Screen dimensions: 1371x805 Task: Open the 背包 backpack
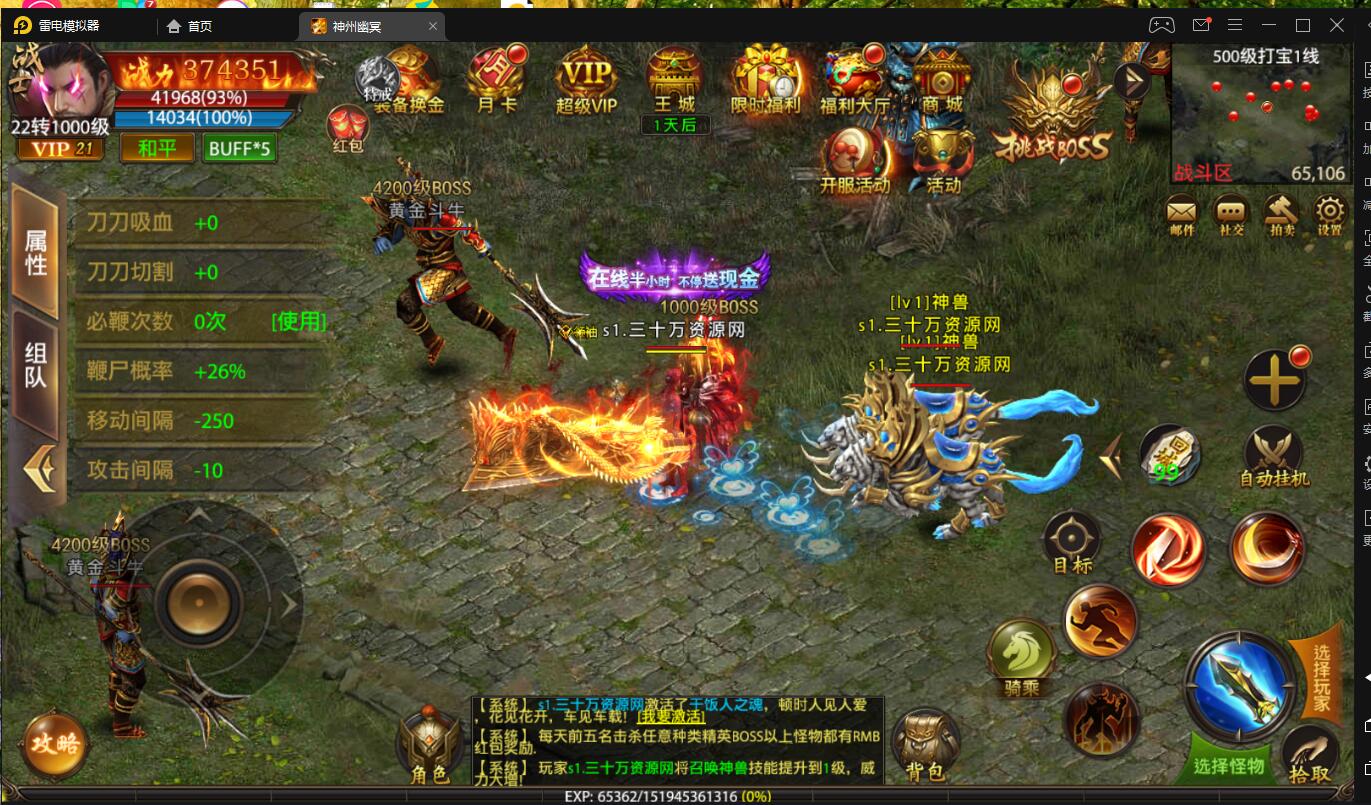pos(923,746)
